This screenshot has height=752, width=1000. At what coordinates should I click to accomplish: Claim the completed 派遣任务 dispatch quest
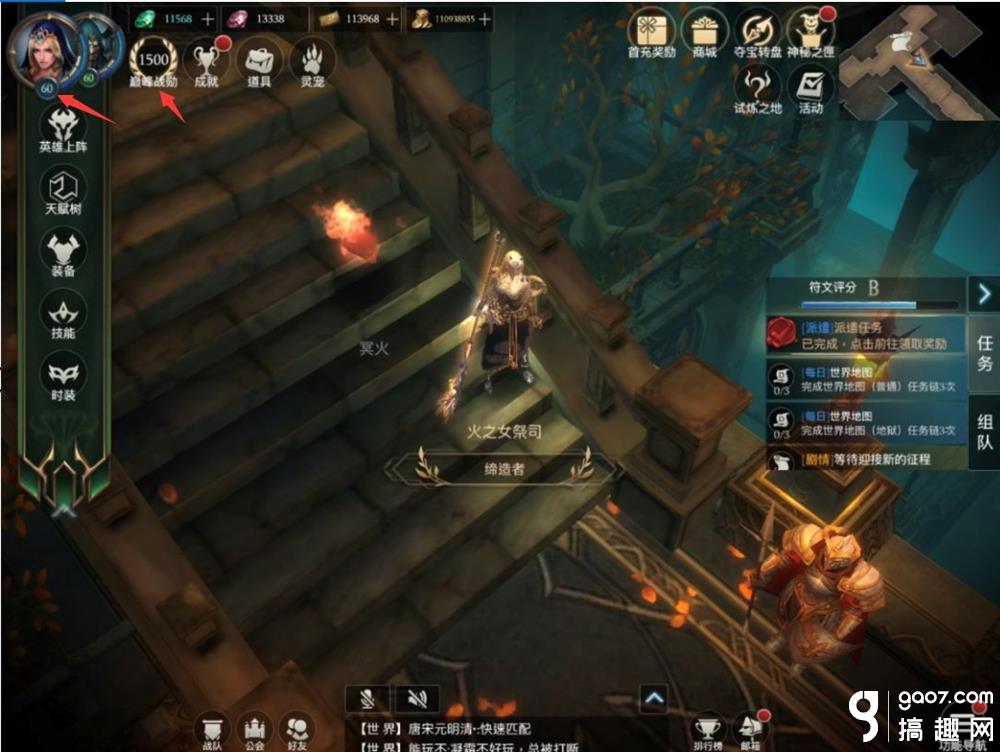coord(866,336)
